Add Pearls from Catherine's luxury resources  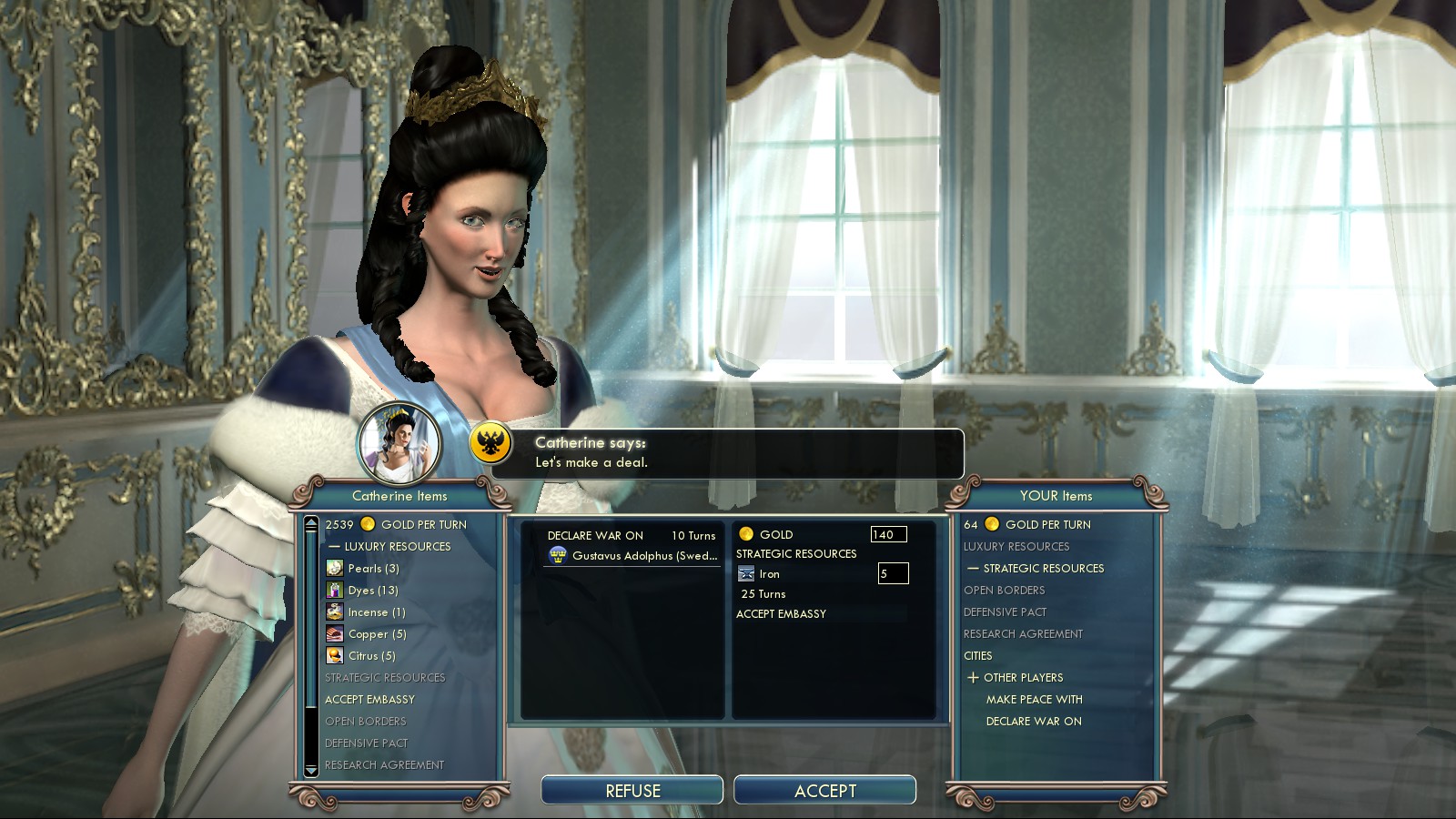(373, 569)
